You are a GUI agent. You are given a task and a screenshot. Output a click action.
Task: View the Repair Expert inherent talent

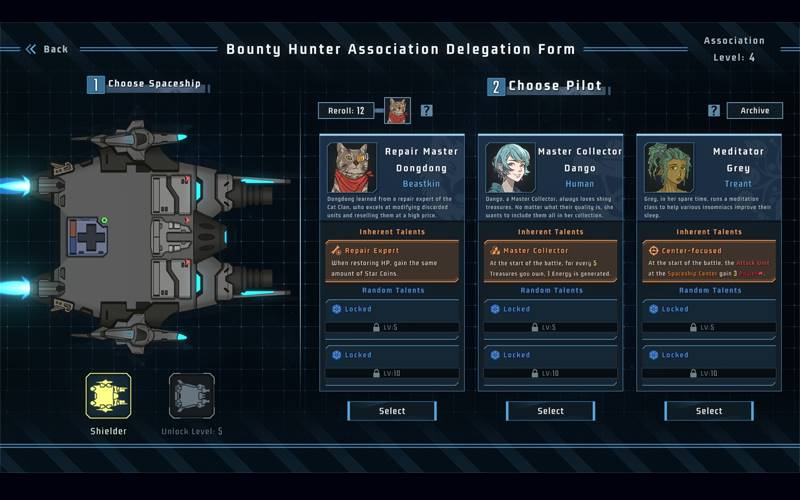pos(392,260)
